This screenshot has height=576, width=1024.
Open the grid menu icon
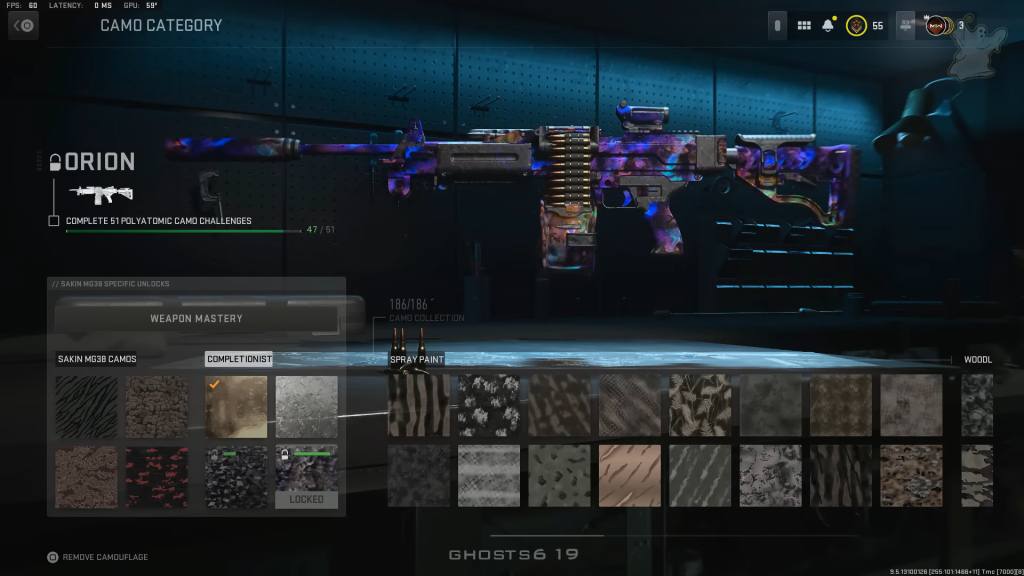[804, 26]
